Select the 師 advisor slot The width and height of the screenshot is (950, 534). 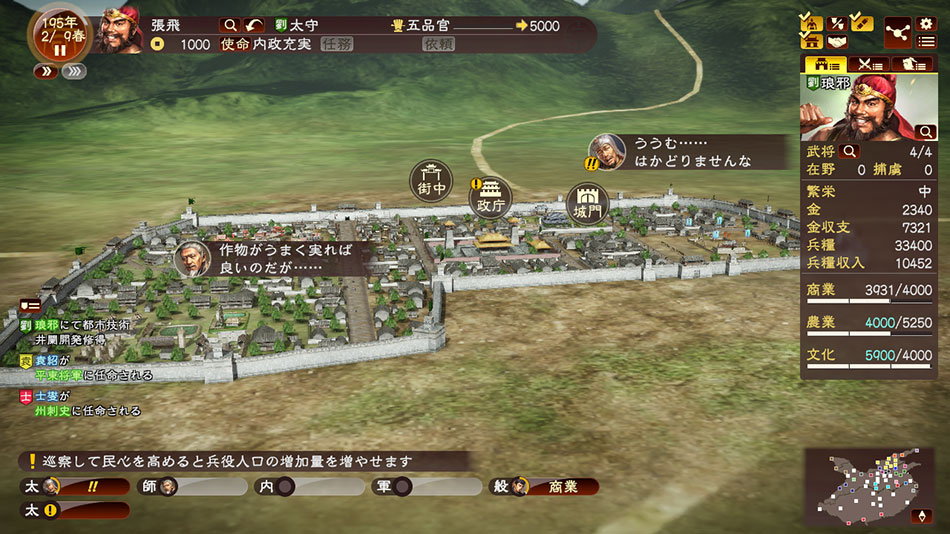click(196, 487)
